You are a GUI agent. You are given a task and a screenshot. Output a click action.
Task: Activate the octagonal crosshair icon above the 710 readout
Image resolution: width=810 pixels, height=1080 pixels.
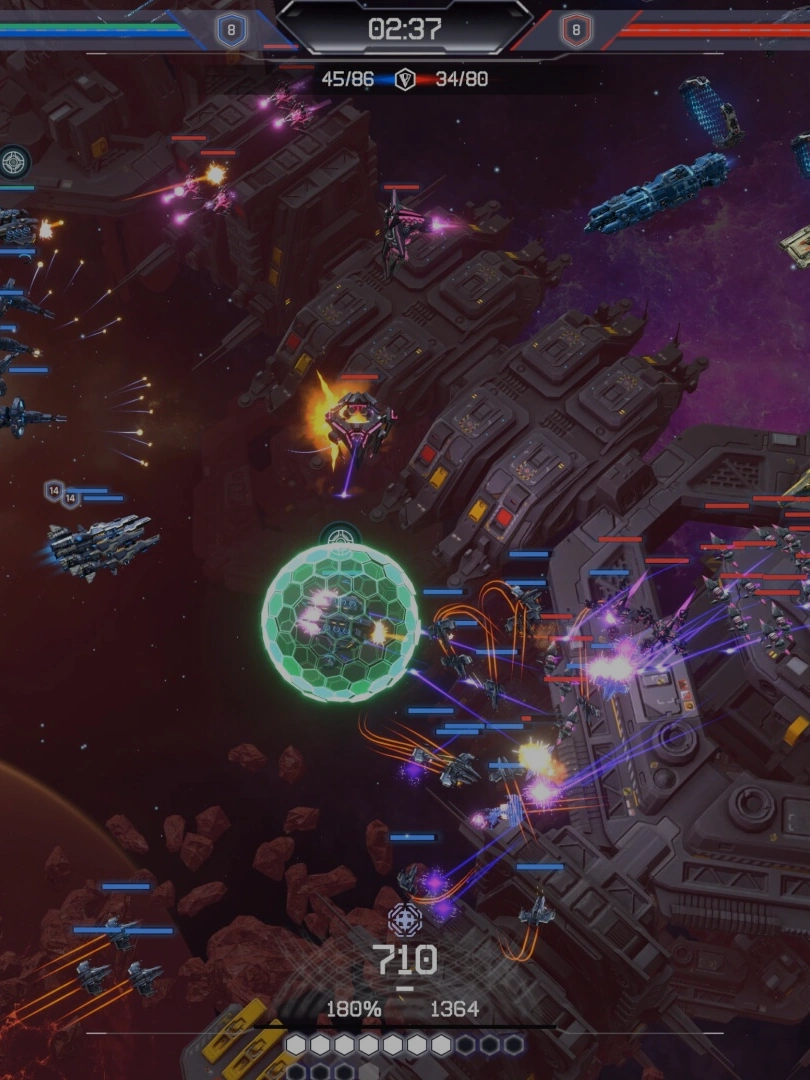[405, 919]
